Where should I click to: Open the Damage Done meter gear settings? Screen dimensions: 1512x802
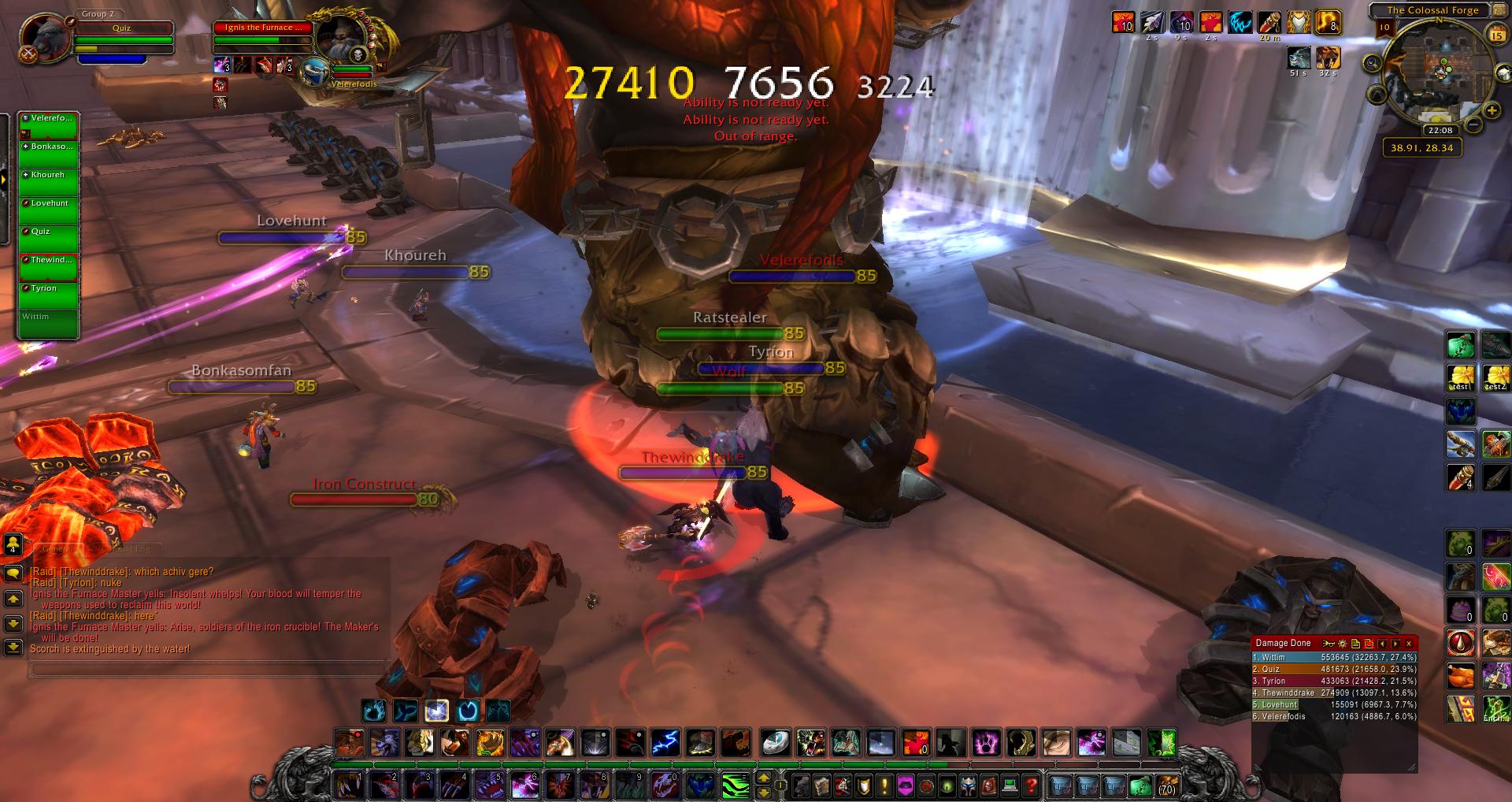point(1343,644)
